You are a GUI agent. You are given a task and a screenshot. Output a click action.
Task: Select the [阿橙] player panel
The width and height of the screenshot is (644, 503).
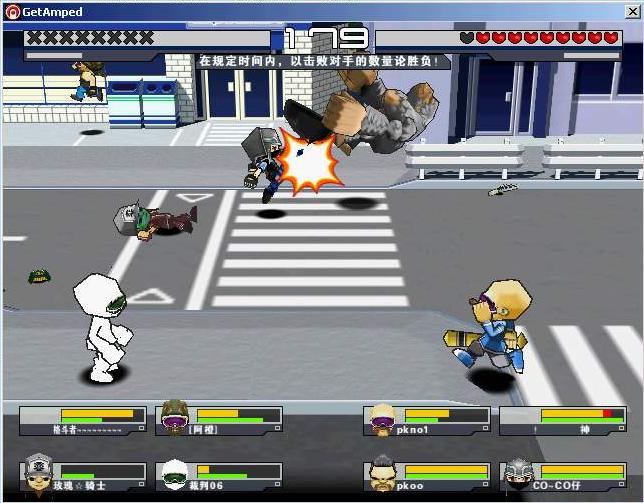pyautogui.click(x=220, y=419)
